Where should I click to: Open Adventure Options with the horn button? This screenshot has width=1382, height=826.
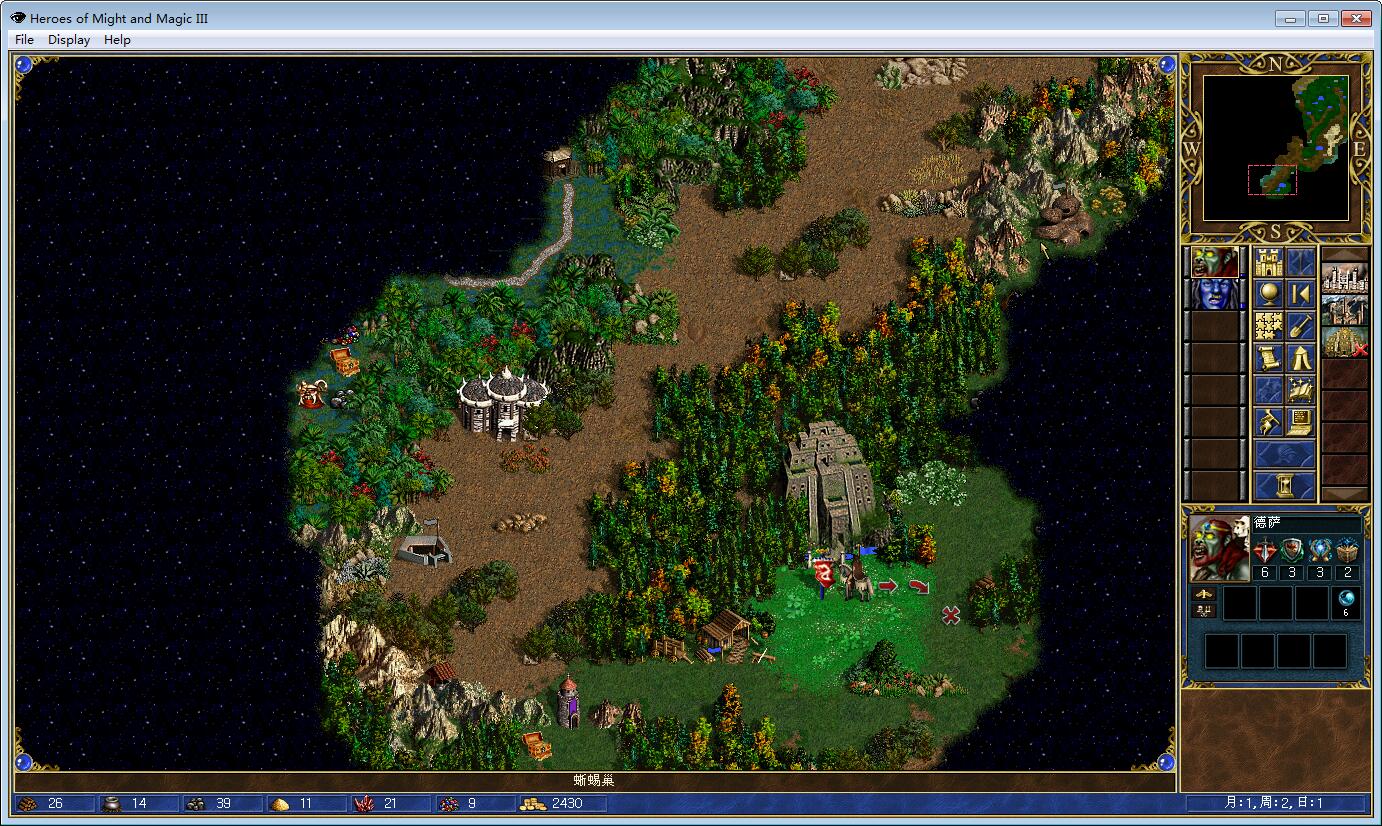coord(1268,423)
